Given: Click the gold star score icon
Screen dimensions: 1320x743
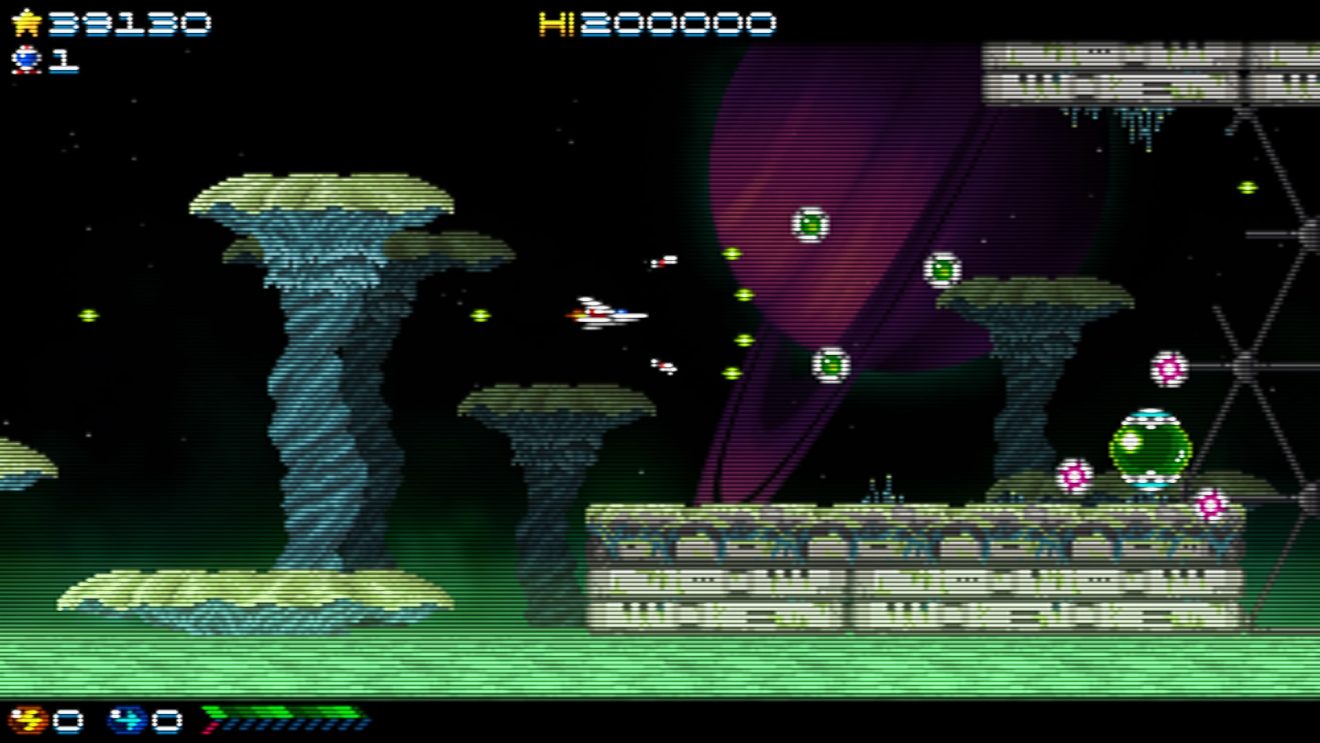Looking at the screenshot, I should [x=26, y=23].
